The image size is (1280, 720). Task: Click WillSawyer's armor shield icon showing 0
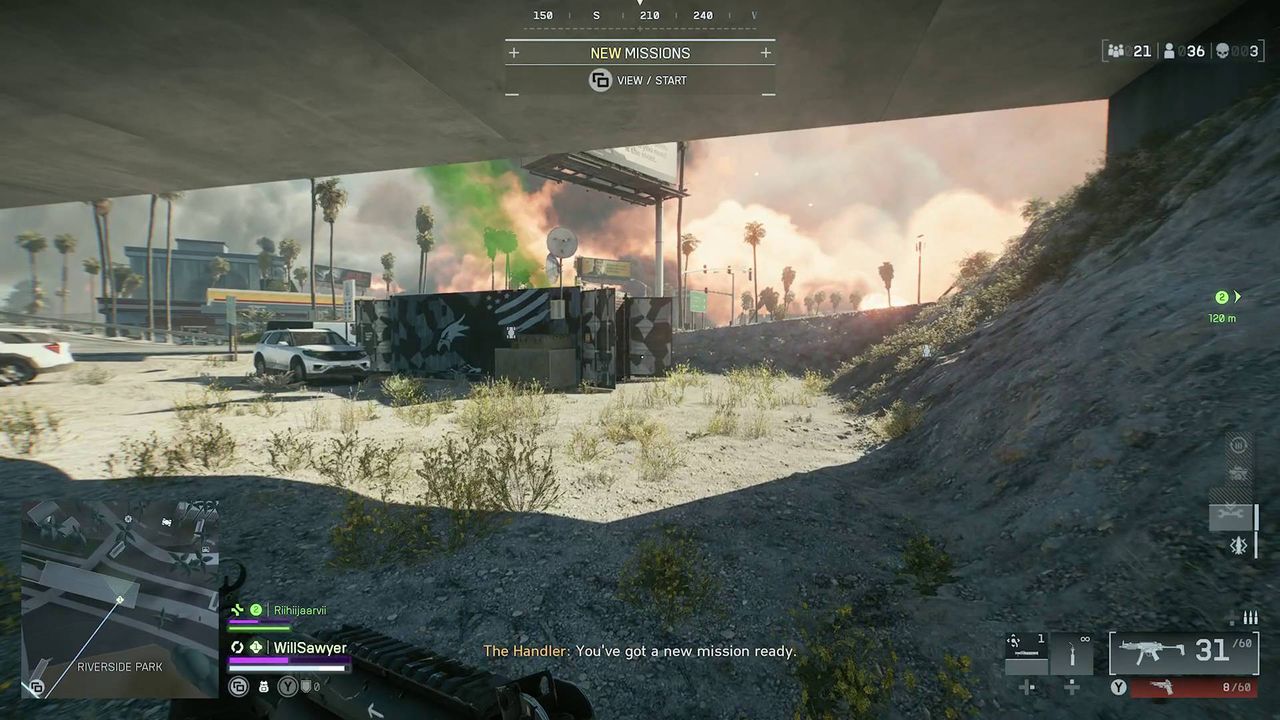pos(307,686)
